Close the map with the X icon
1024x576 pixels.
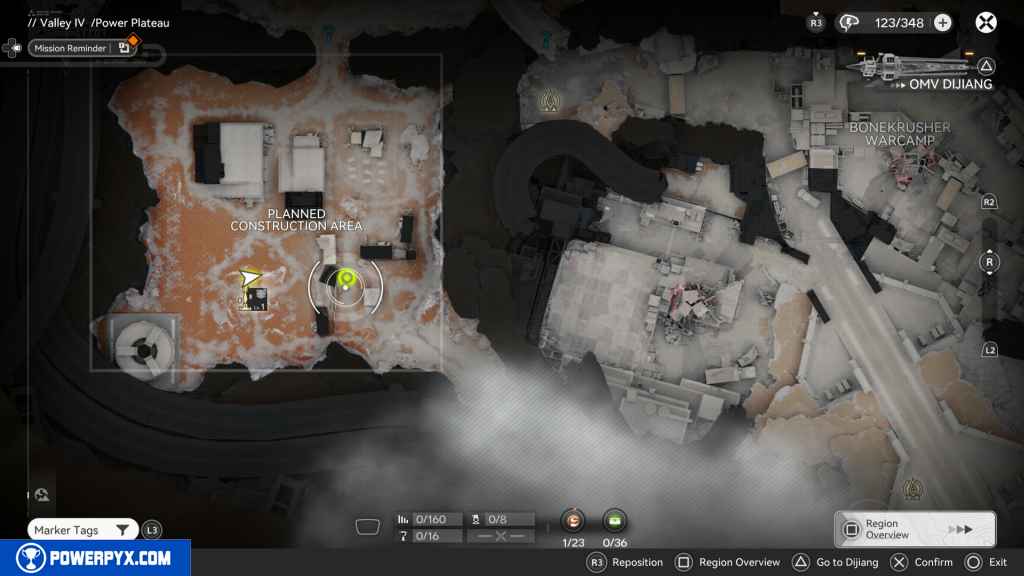click(x=986, y=23)
